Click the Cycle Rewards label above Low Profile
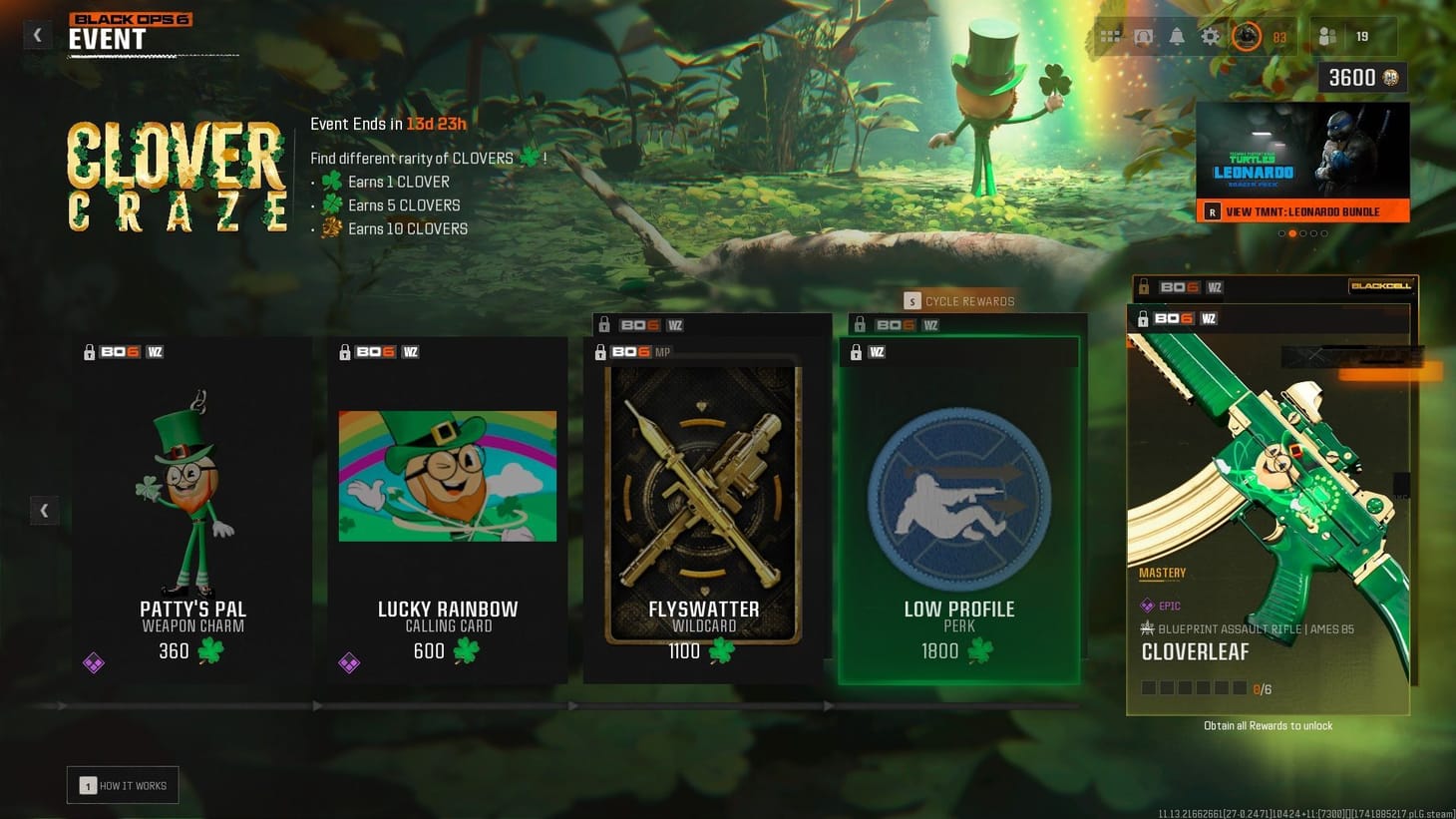 pyautogui.click(x=960, y=300)
